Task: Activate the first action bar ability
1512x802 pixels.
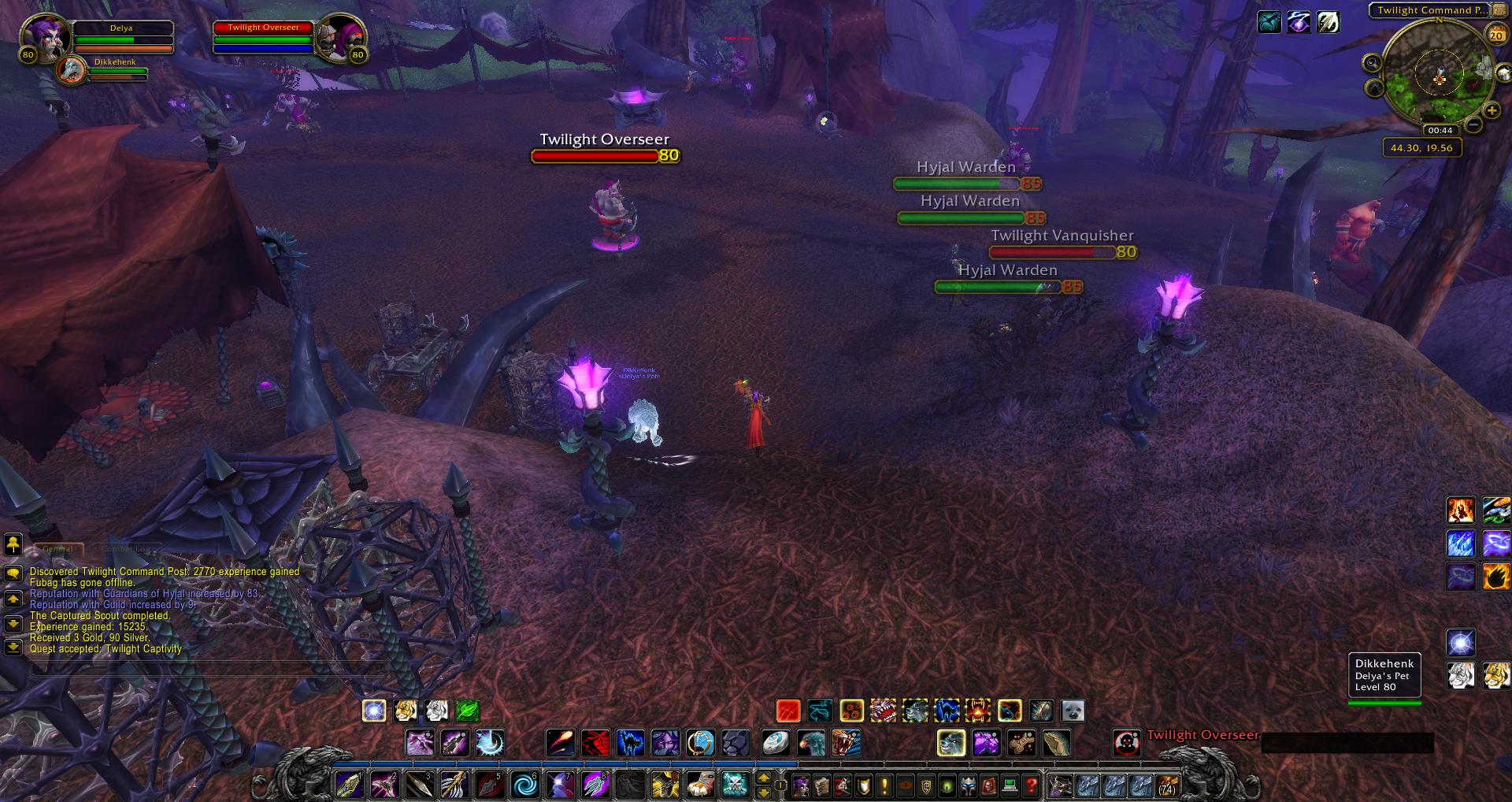Action: tap(349, 785)
